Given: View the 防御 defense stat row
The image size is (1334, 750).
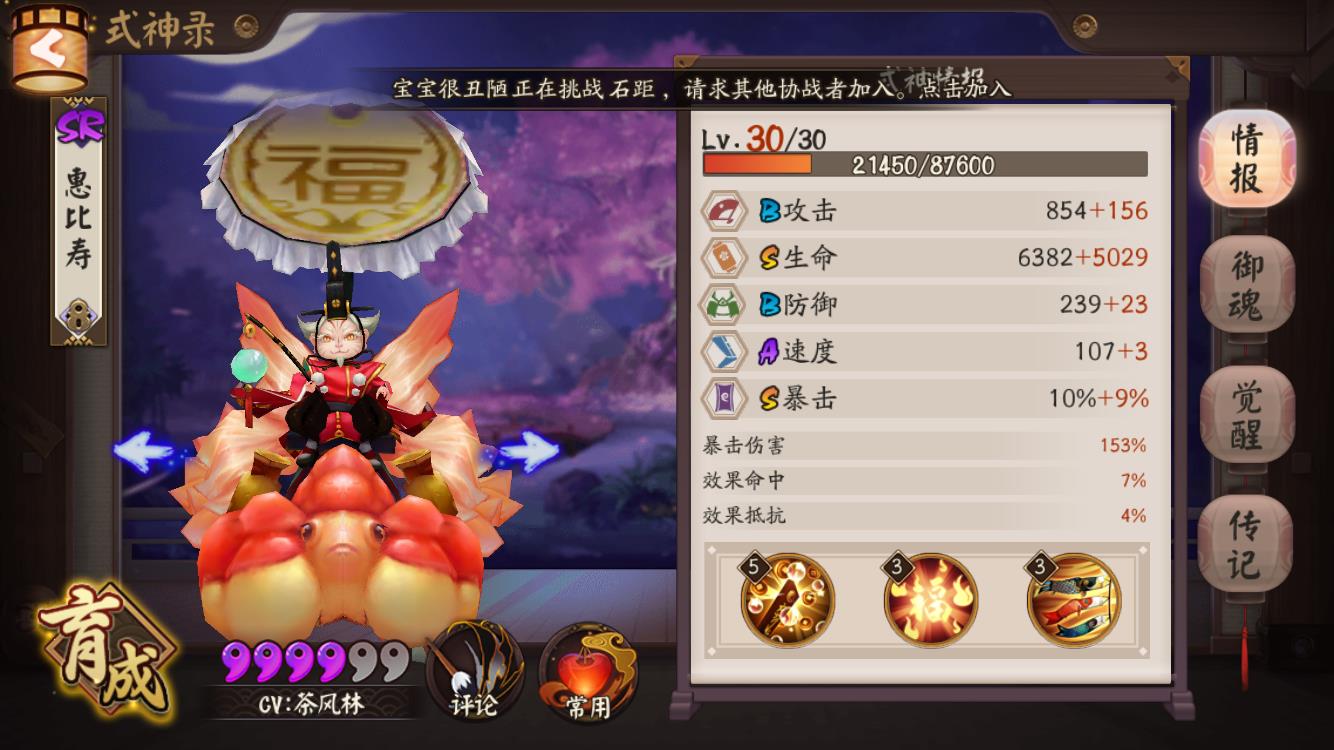Looking at the screenshot, I should coord(926,304).
